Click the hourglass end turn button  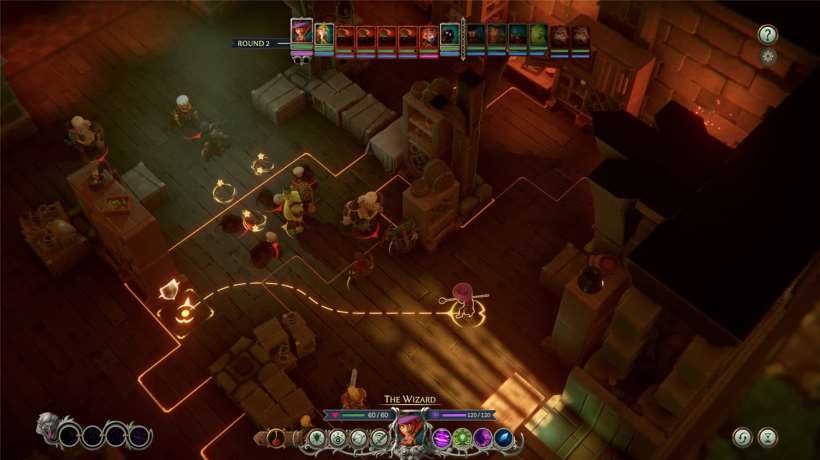[x=767, y=437]
